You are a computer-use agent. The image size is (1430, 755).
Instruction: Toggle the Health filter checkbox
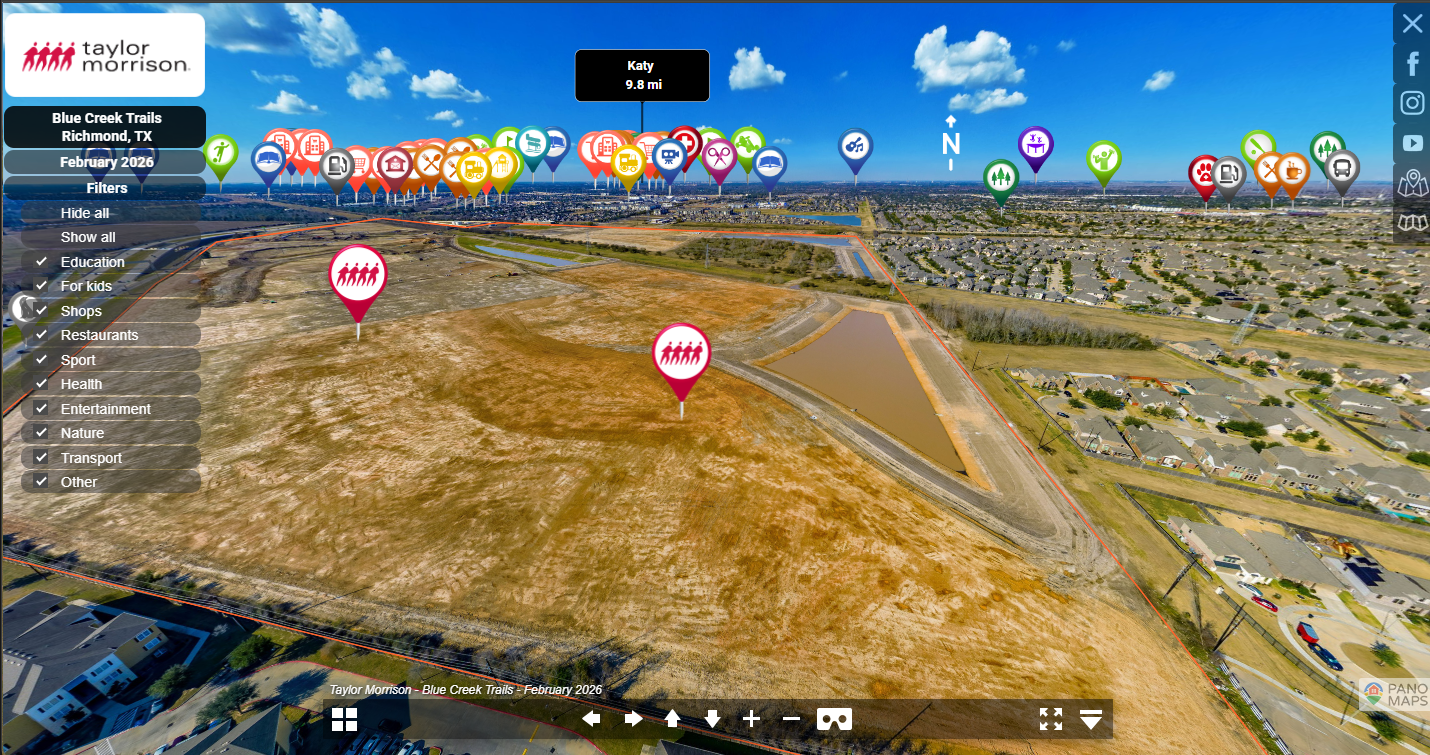41,384
